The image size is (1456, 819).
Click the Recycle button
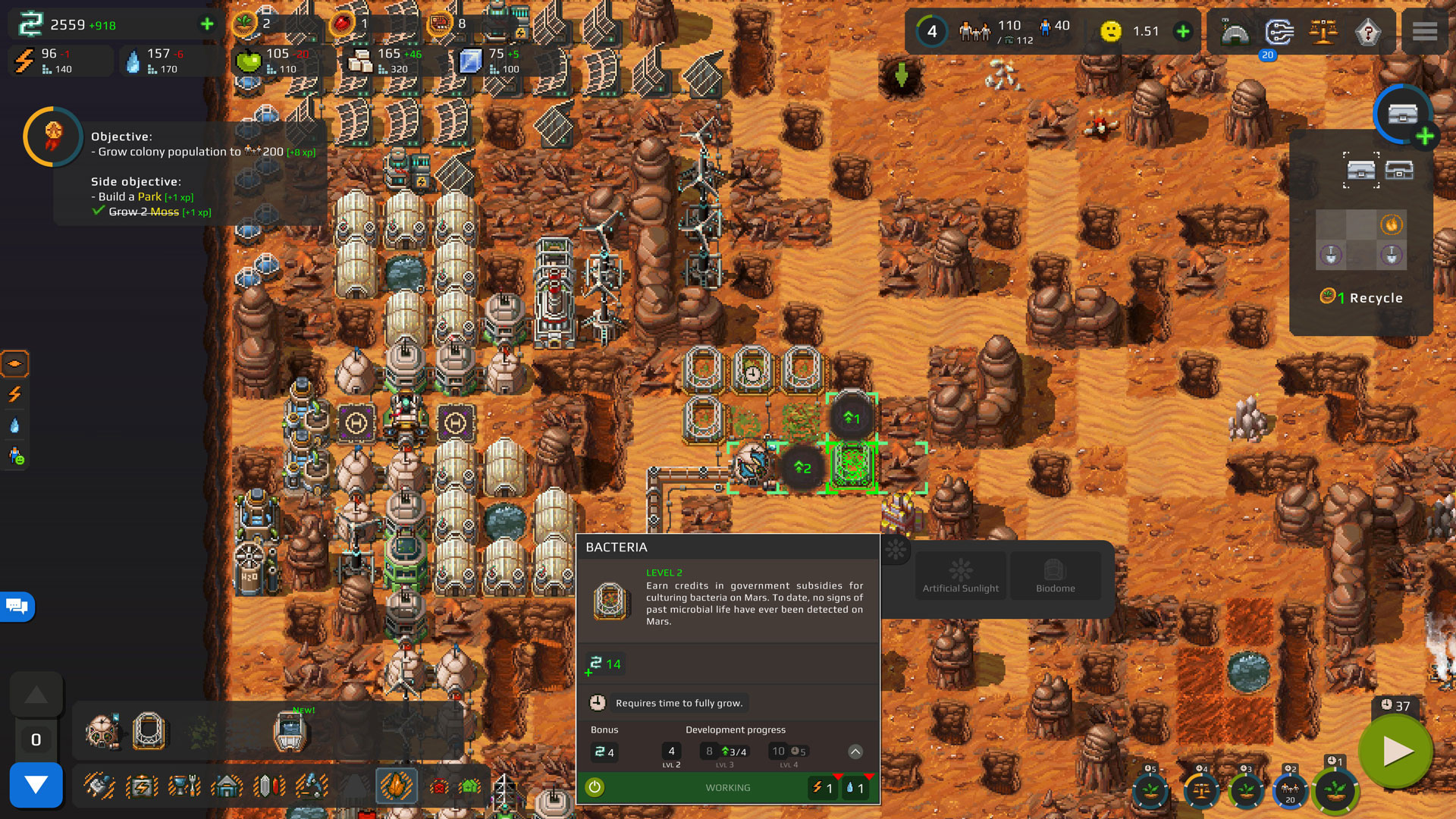(x=1361, y=298)
